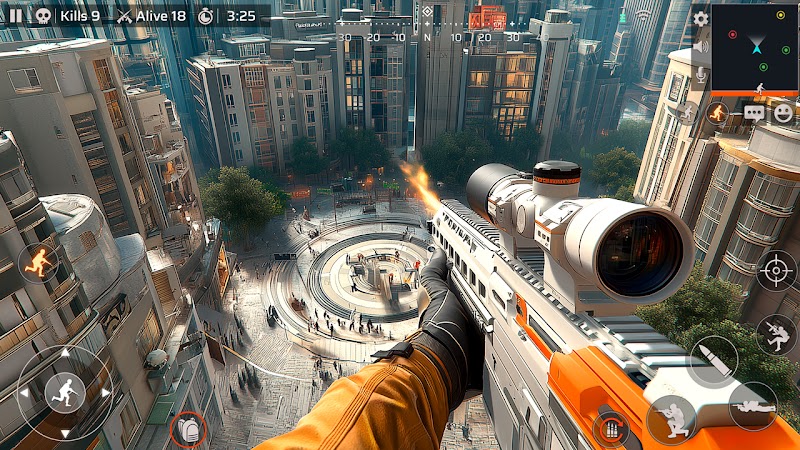Open the chat speech bubble
Image resolution: width=800 pixels, height=450 pixels.
(x=753, y=113)
